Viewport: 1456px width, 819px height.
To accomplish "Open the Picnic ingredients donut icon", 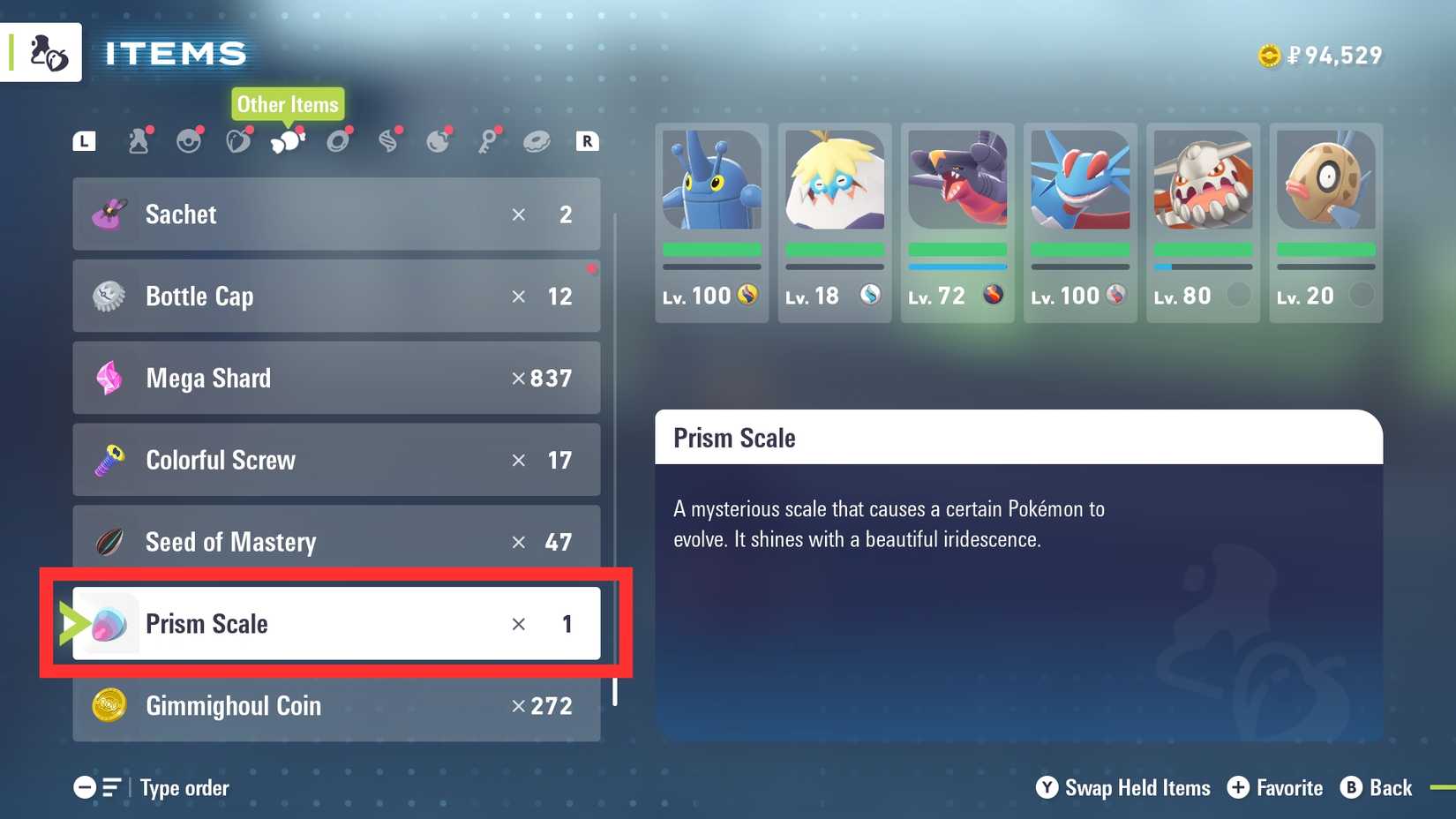I will pyautogui.click(x=539, y=140).
